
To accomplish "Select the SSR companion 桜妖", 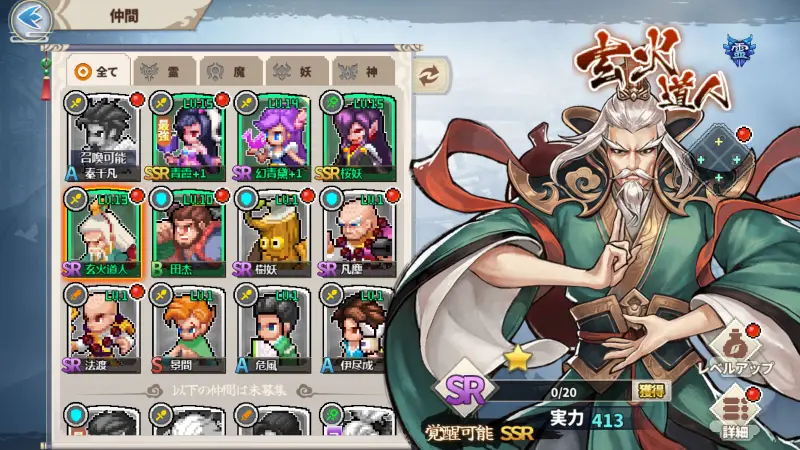I will pos(357,136).
